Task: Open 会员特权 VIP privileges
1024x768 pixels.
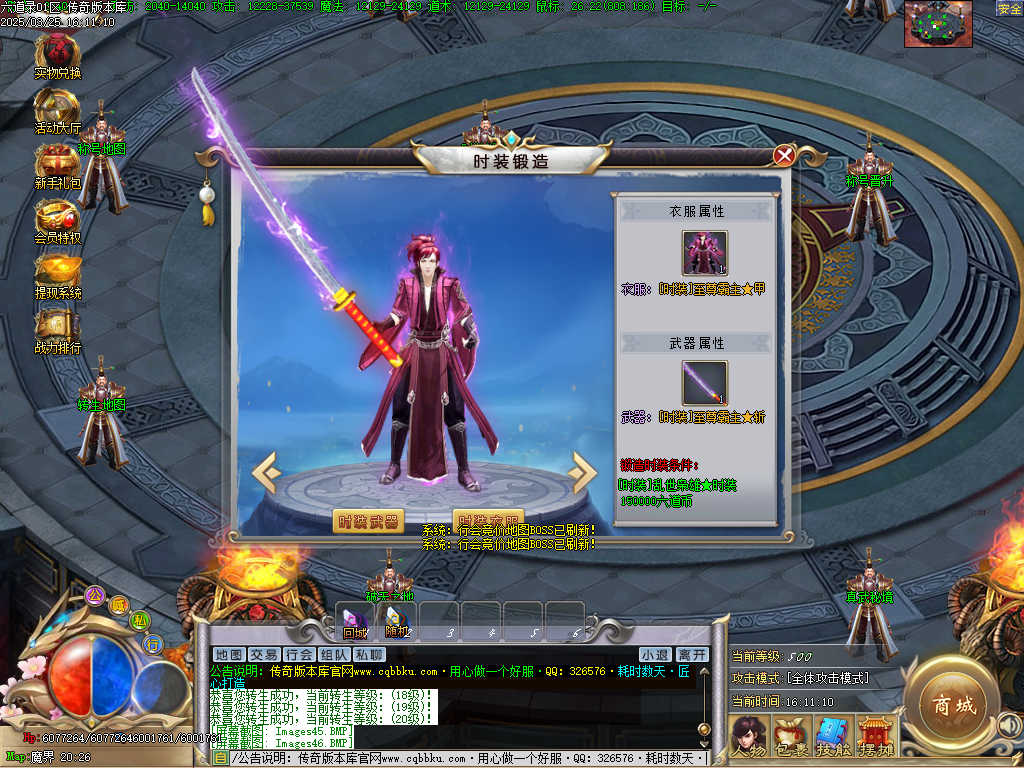Action: (58, 217)
